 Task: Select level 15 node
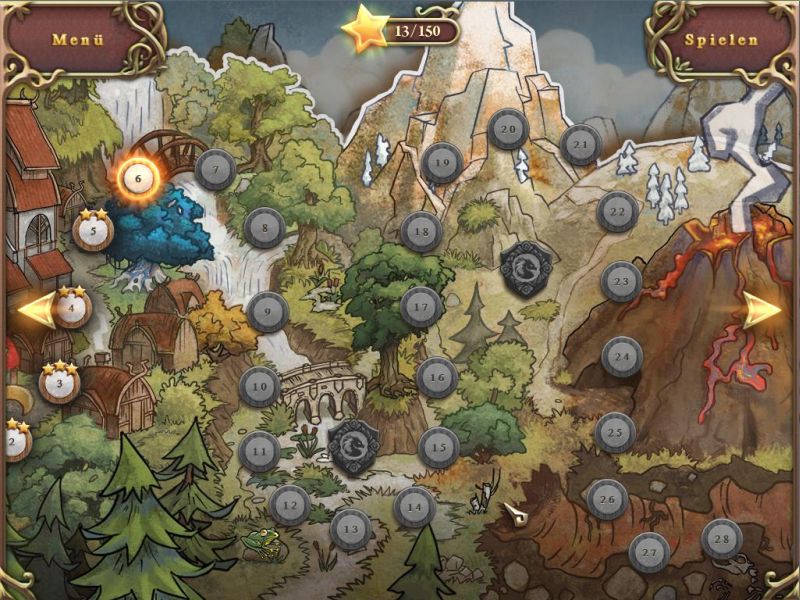click(438, 447)
